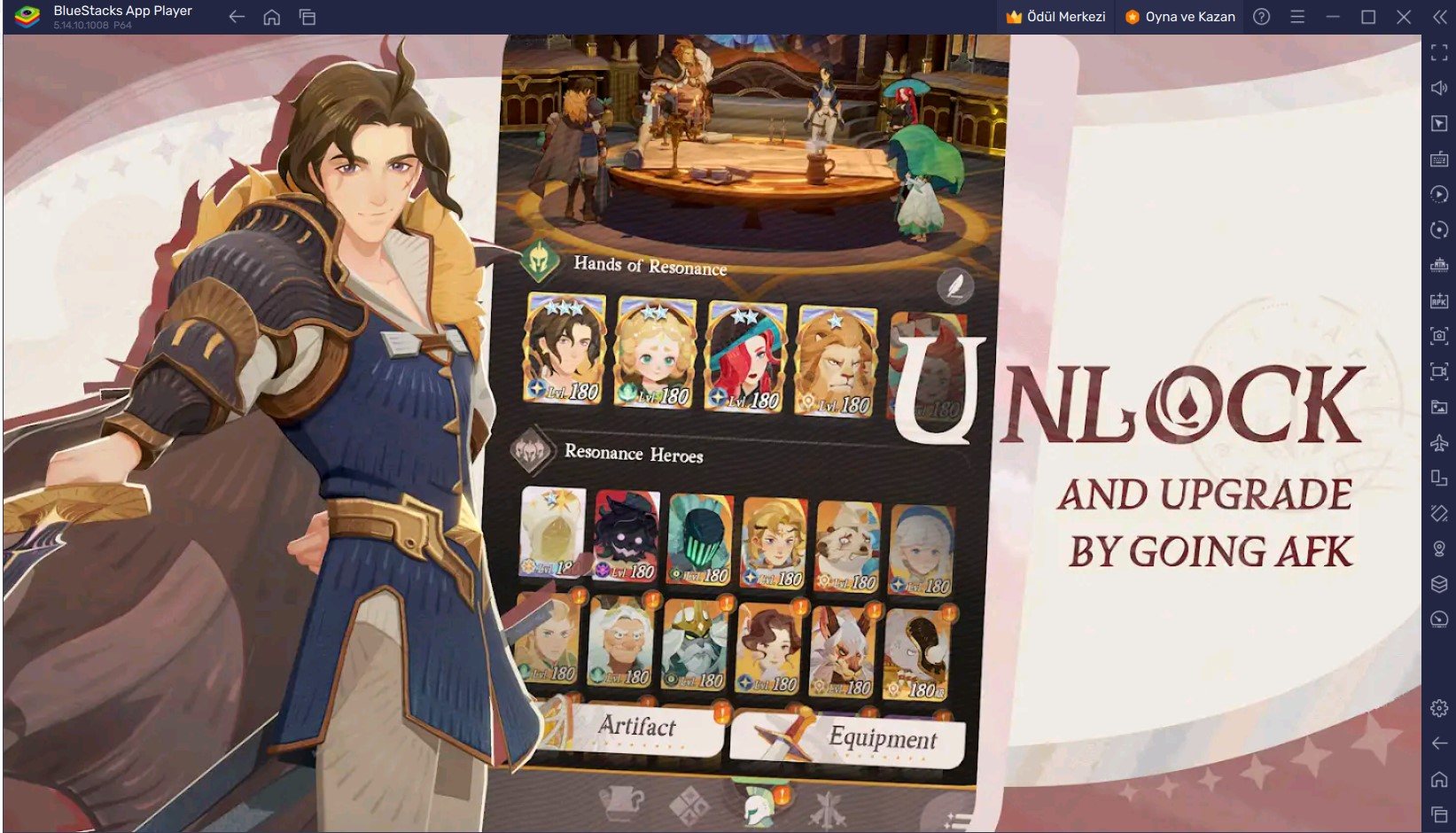The image size is (1456, 833).
Task: Open the APK install tool
Action: point(1437,301)
